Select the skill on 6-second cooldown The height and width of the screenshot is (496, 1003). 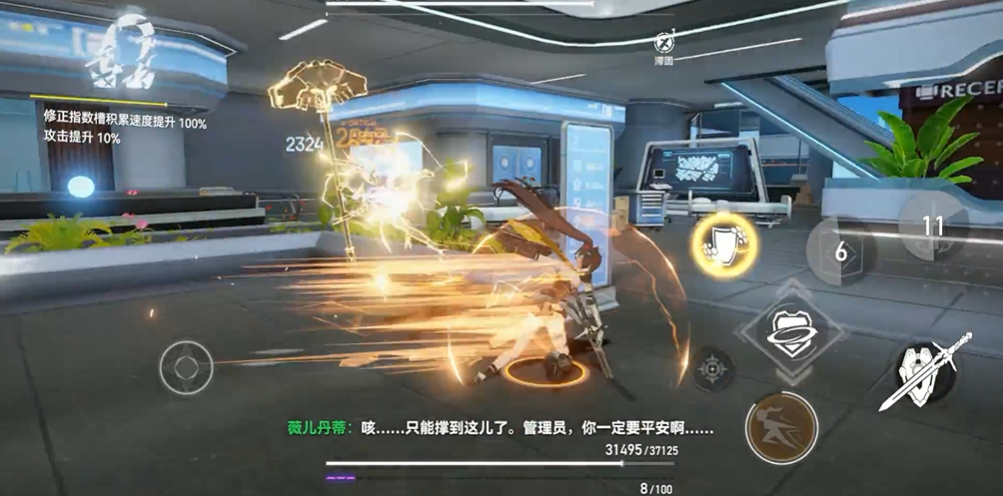point(841,252)
